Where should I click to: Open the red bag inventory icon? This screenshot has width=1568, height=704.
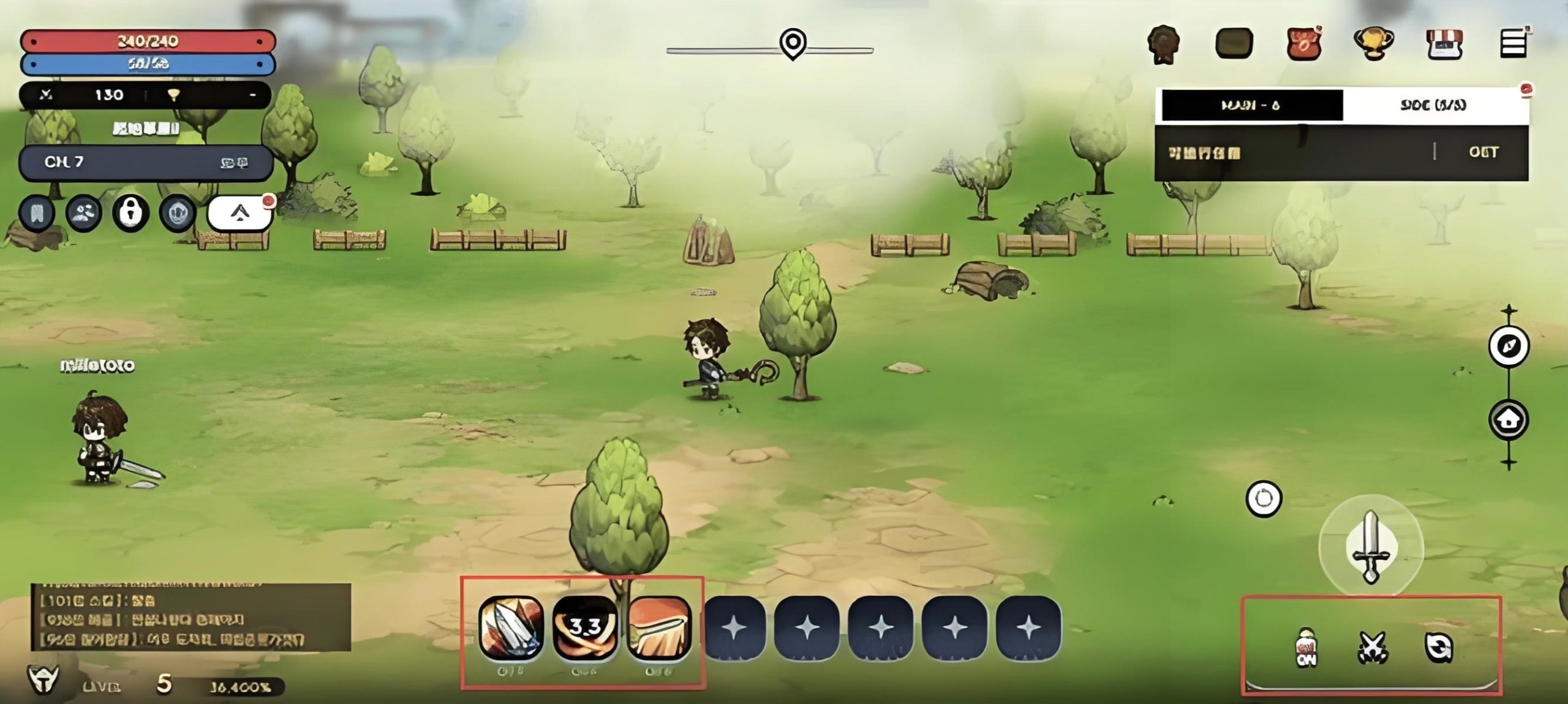point(1304,44)
